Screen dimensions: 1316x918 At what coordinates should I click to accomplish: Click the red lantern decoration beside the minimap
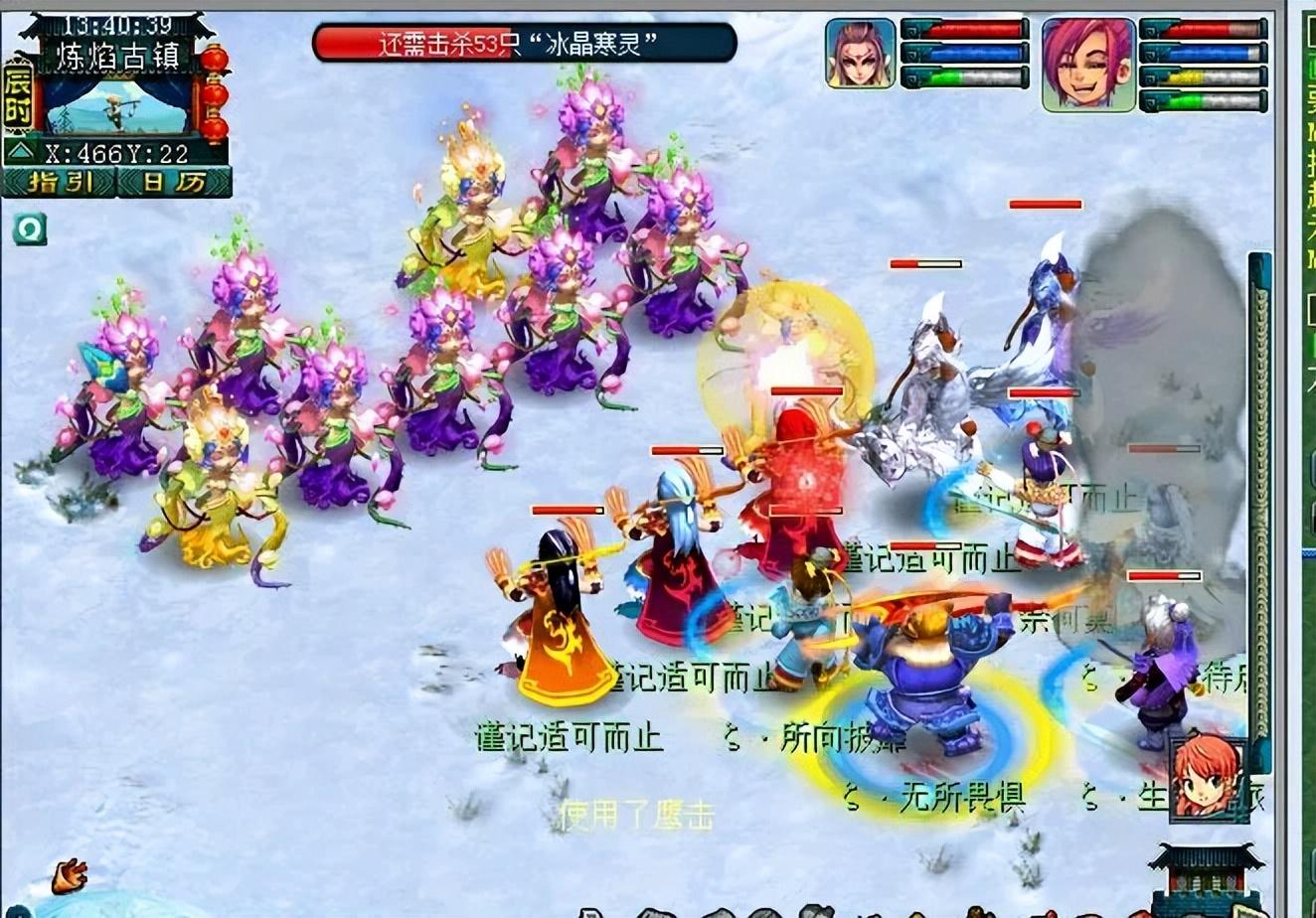(x=216, y=89)
